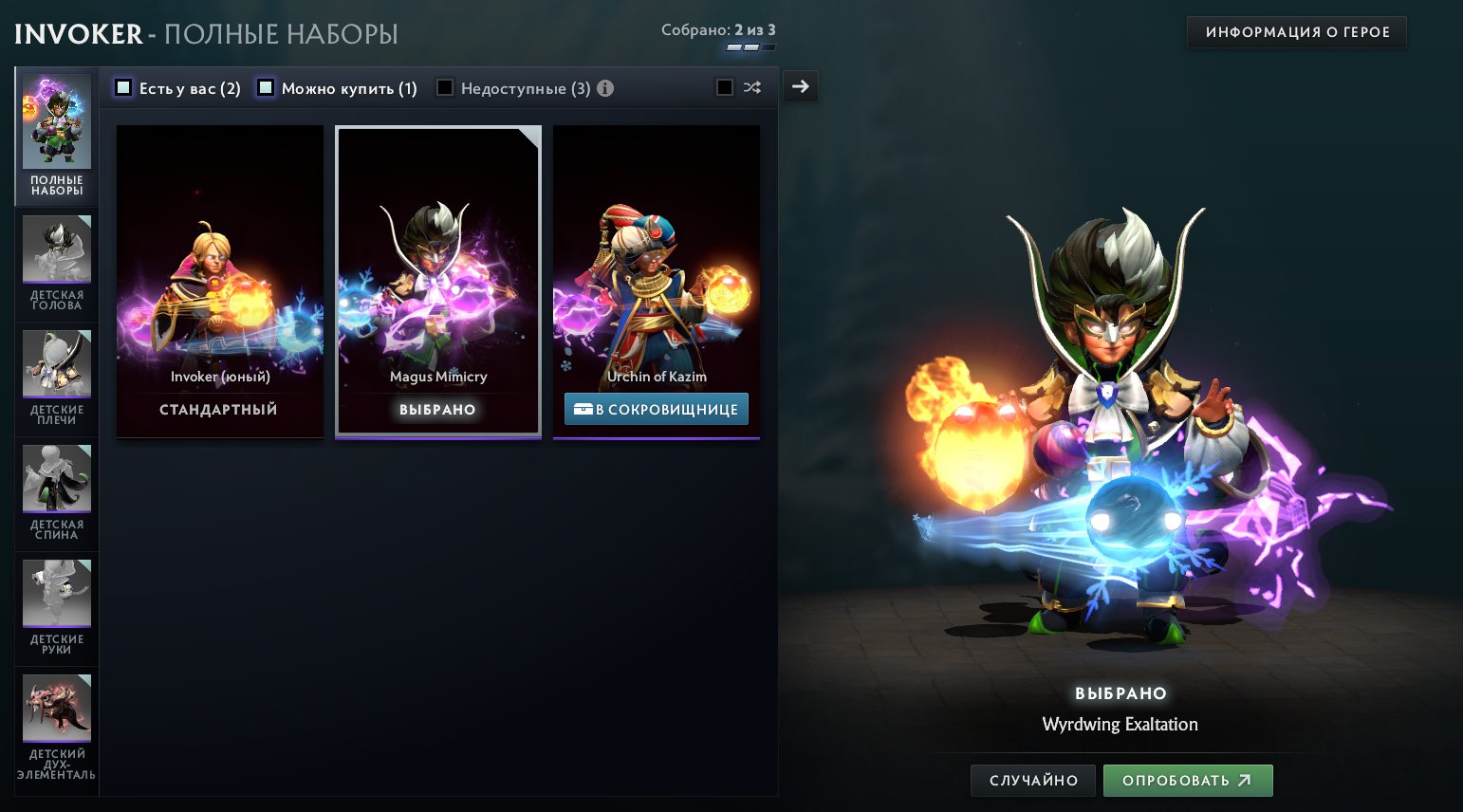Click the shuffle icon in the filter bar
Viewport: 1463px width, 812px height.
click(x=752, y=86)
